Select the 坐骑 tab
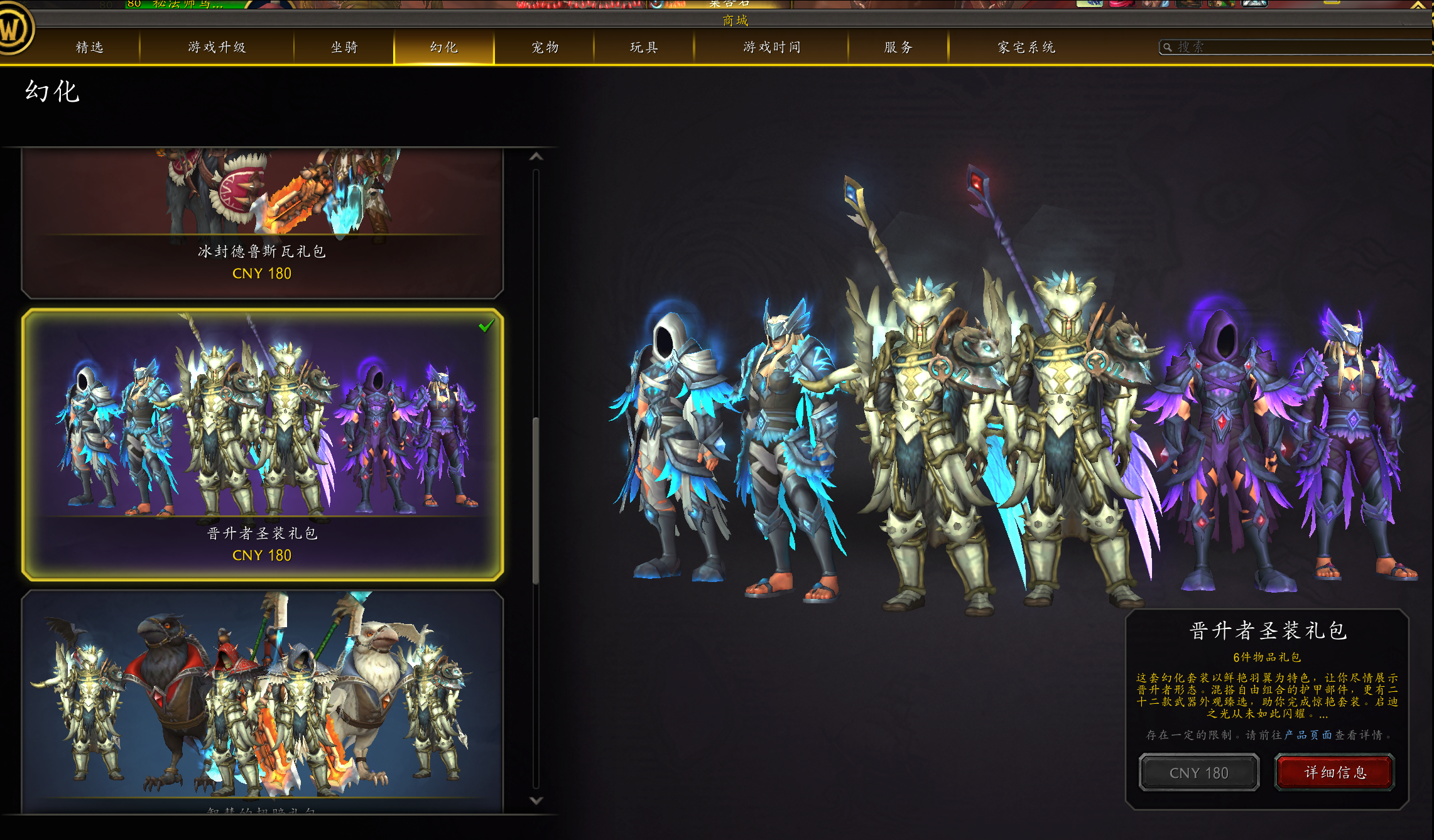1434x840 pixels. [344, 47]
